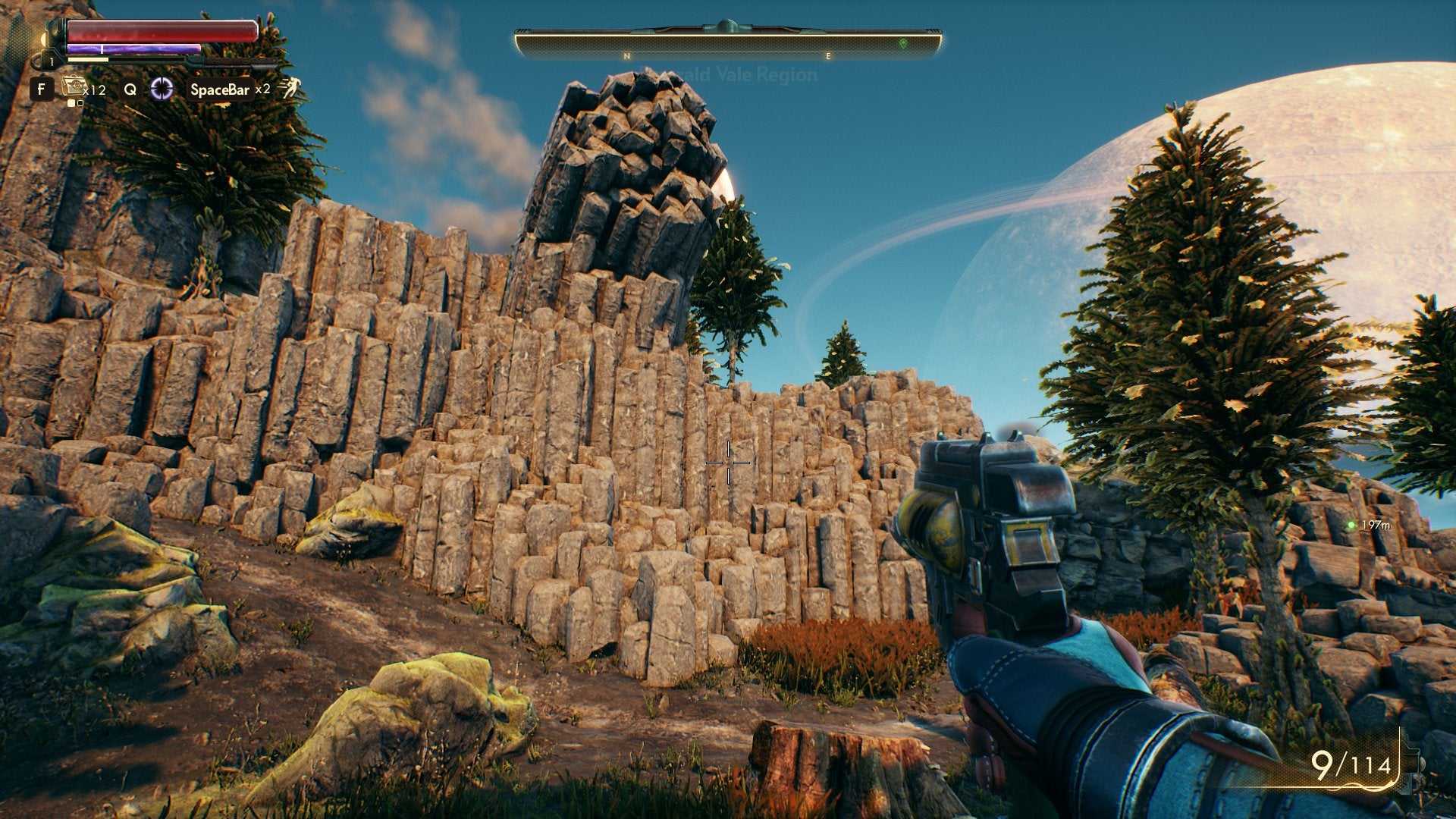Select the dodge running figure icon
Image resolution: width=1456 pixels, height=819 pixels.
pyautogui.click(x=289, y=89)
